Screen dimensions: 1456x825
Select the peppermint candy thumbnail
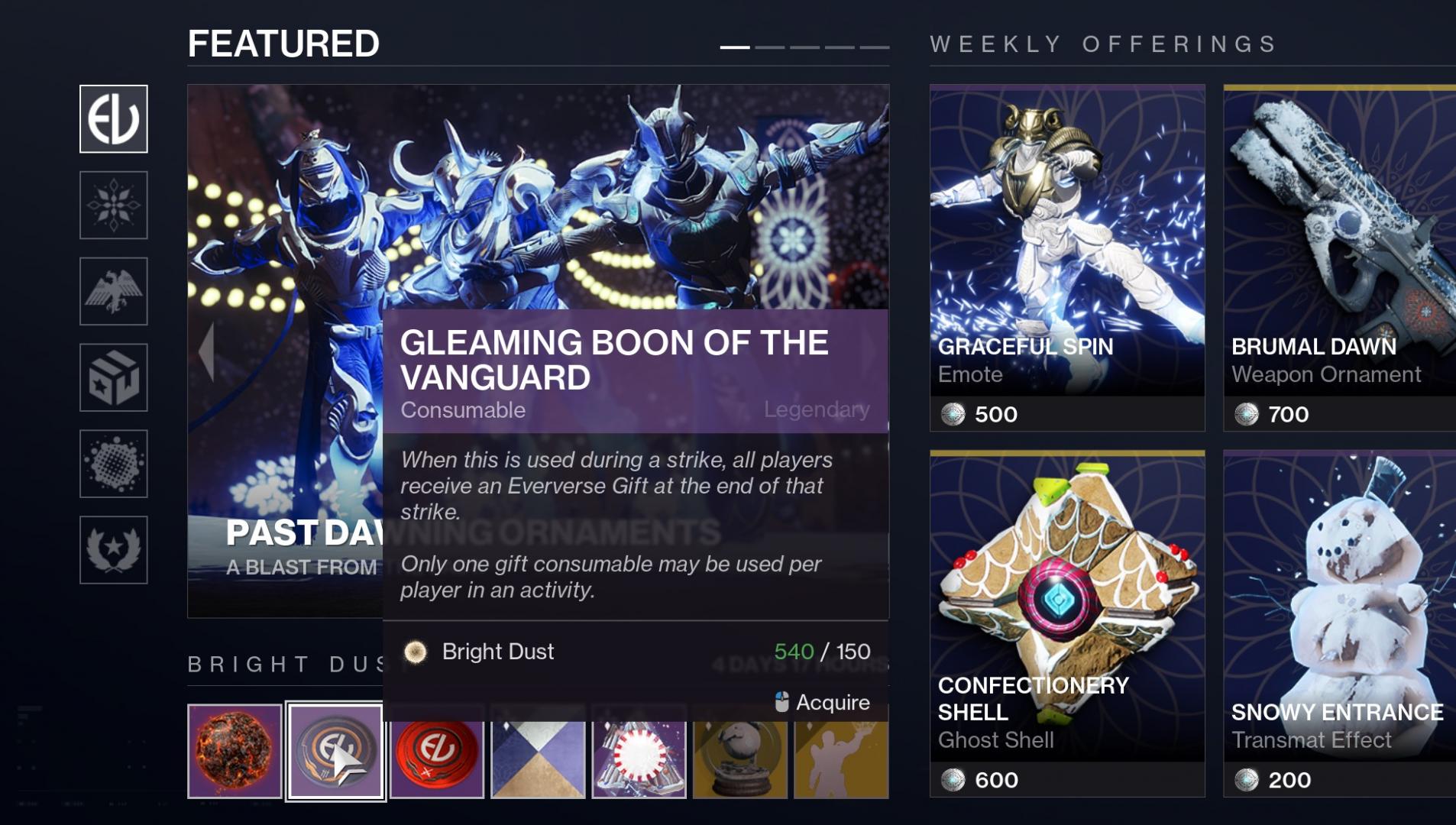(x=639, y=756)
